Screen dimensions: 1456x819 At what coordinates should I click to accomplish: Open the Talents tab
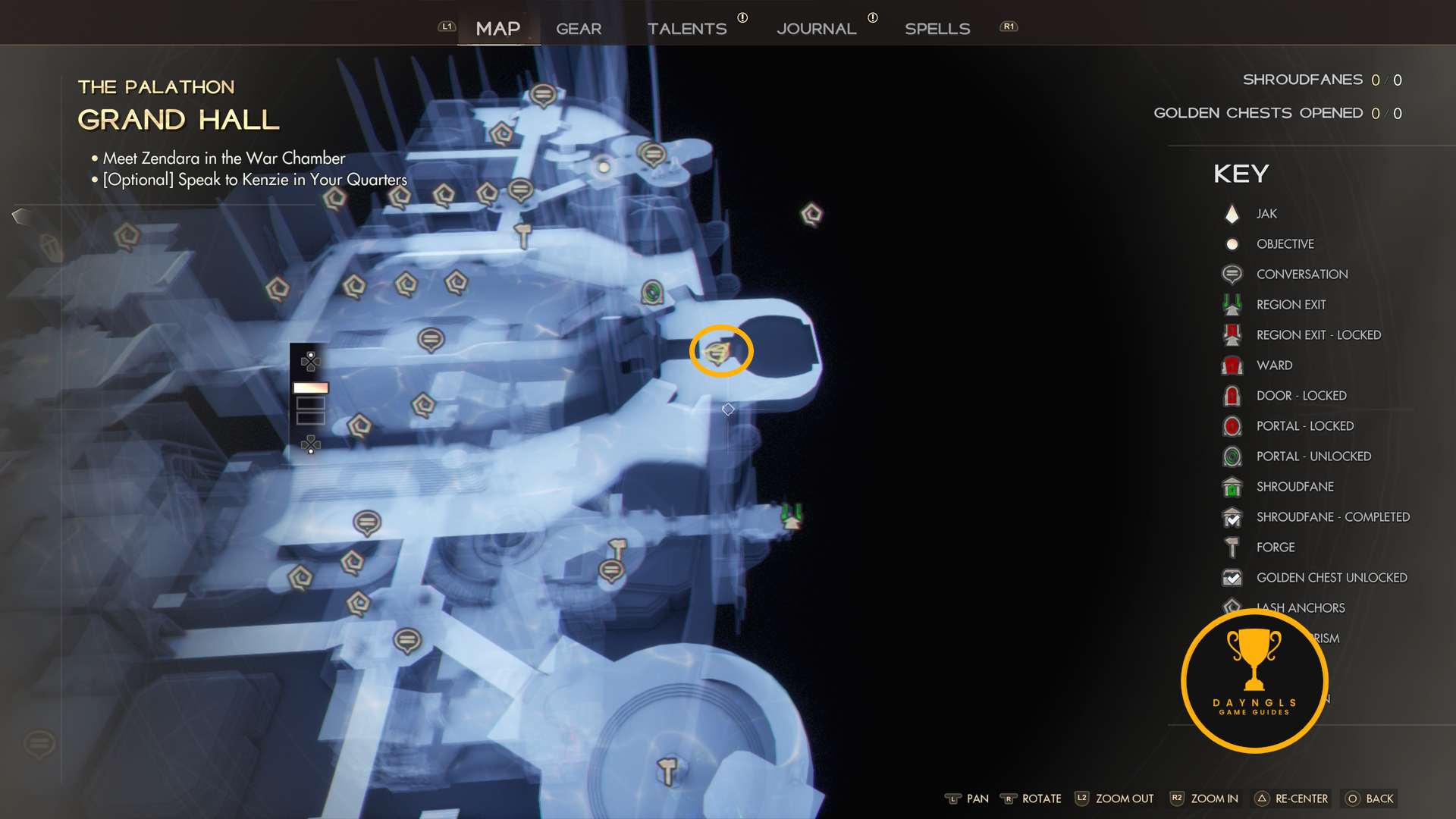point(687,29)
